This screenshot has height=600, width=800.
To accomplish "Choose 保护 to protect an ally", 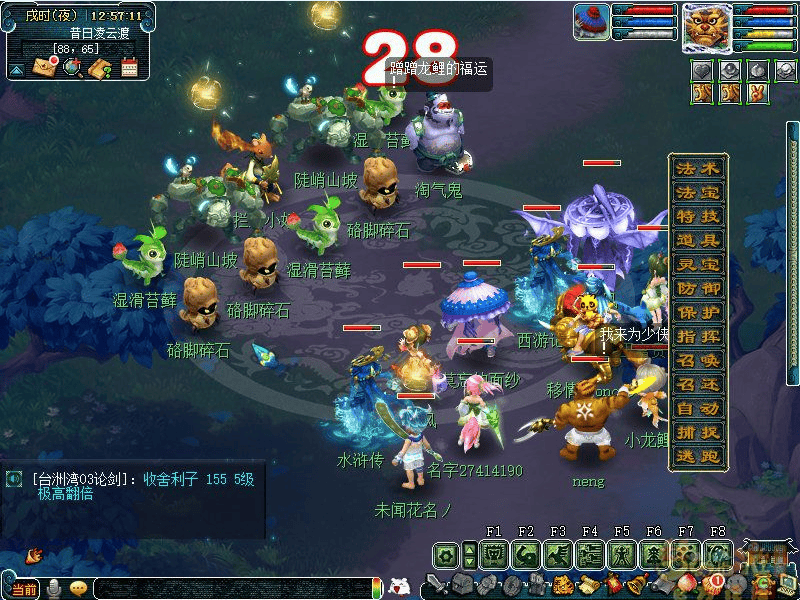I will coord(697,312).
